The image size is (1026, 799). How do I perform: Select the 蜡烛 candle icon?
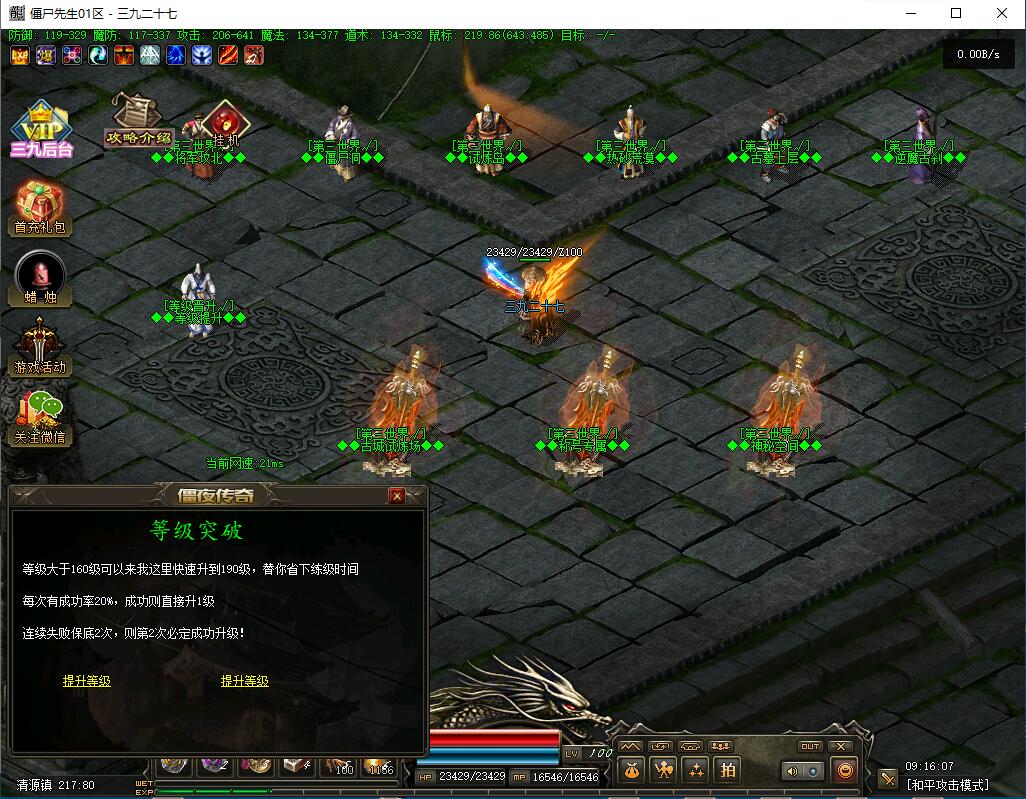point(41,277)
